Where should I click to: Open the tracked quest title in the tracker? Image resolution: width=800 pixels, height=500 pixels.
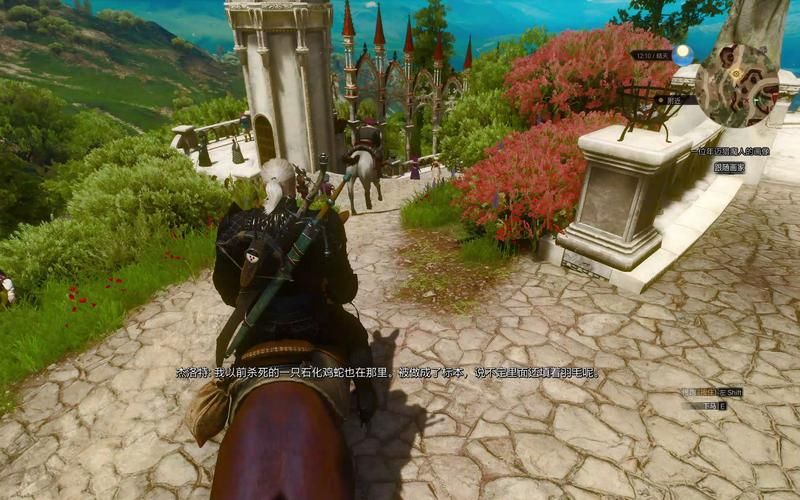click(730, 151)
